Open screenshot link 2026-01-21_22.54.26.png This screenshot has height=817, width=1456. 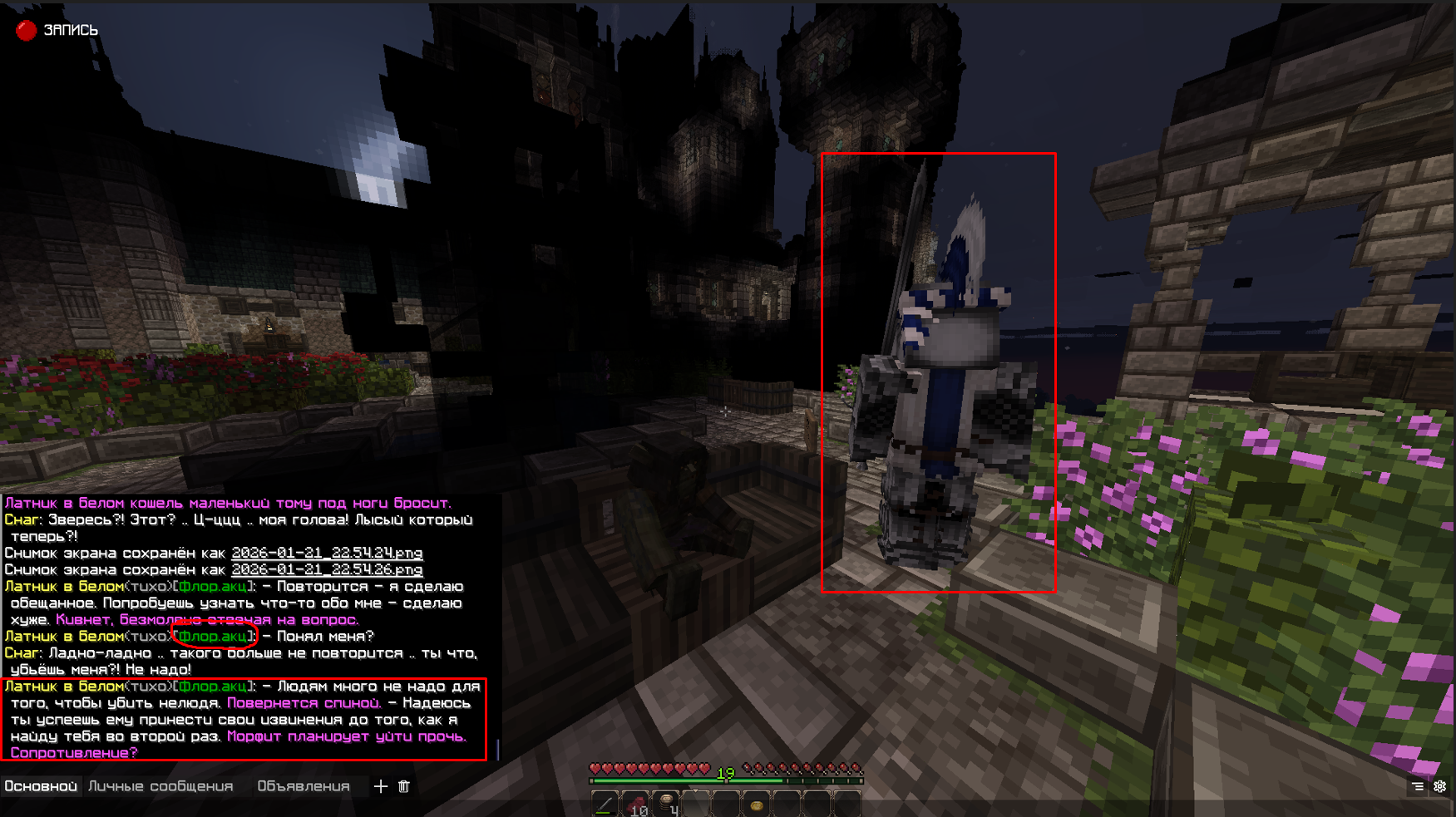point(326,569)
